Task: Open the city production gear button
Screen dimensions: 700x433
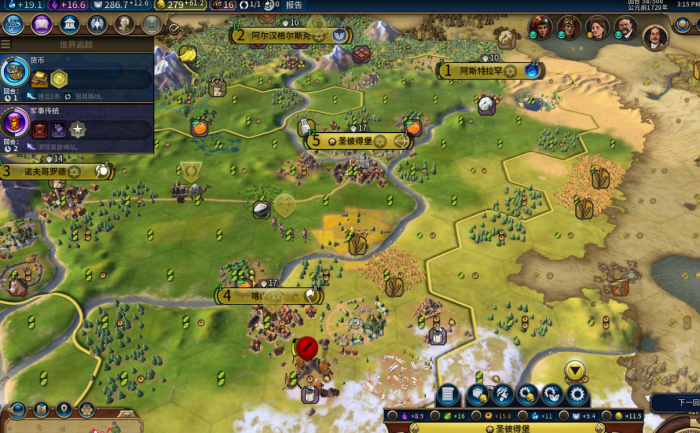Action: coord(578,395)
